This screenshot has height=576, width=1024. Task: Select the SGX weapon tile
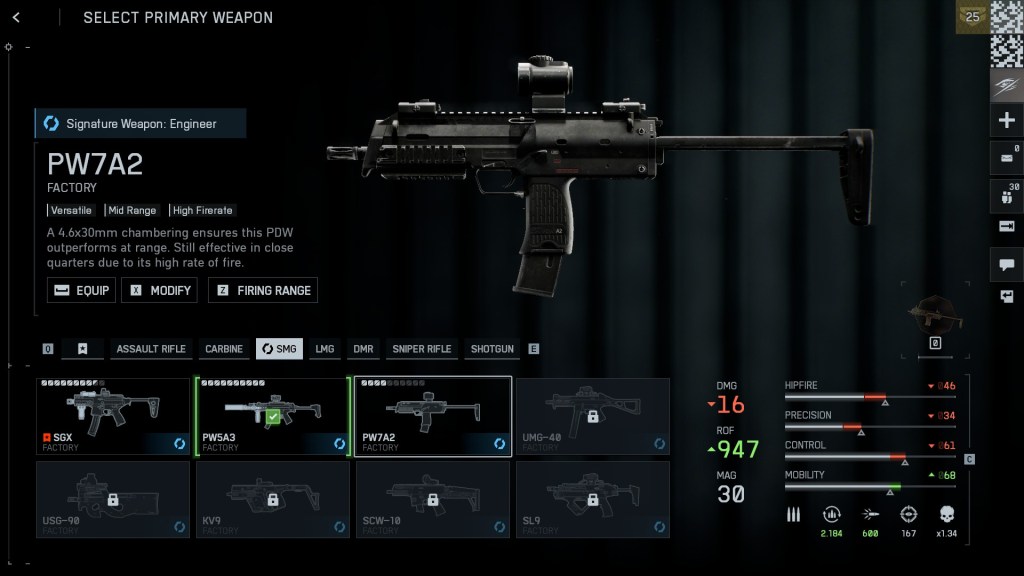point(113,416)
